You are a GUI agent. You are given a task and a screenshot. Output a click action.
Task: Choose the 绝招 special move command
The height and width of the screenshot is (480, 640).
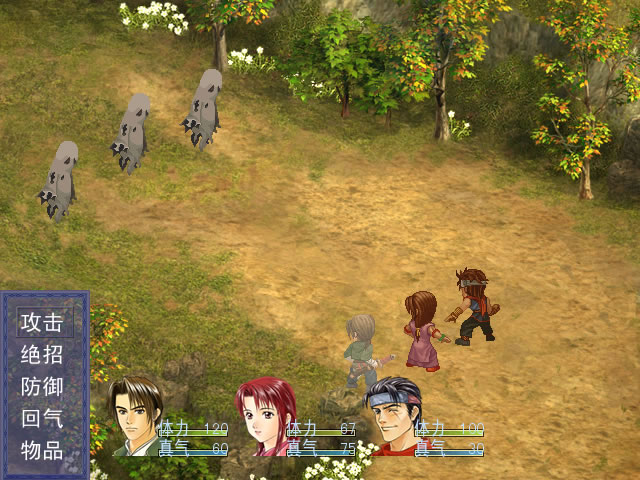(43, 354)
